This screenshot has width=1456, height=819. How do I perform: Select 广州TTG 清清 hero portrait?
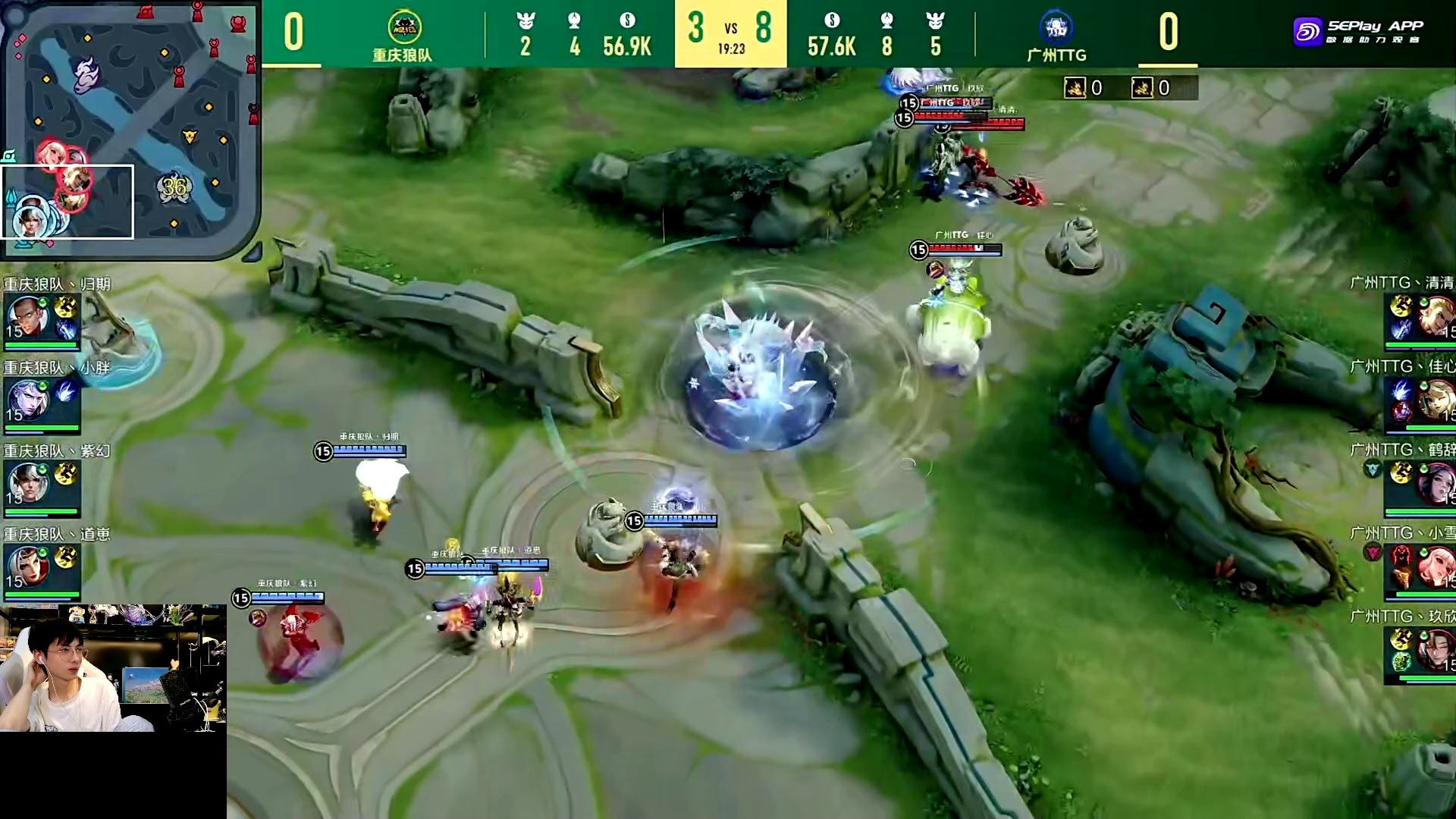coord(1435,316)
